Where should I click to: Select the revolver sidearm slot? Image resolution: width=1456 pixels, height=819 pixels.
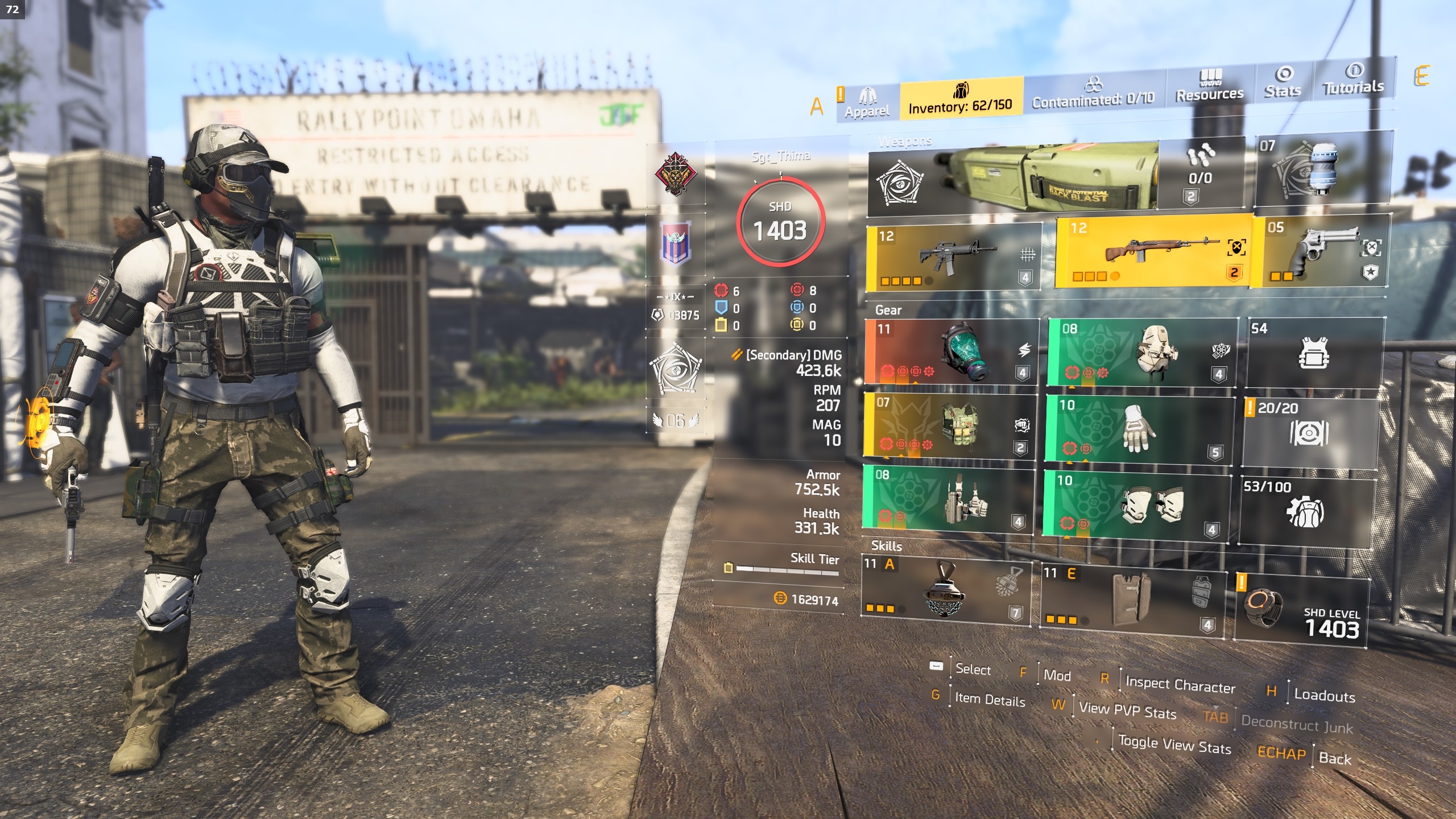[x=1320, y=250]
